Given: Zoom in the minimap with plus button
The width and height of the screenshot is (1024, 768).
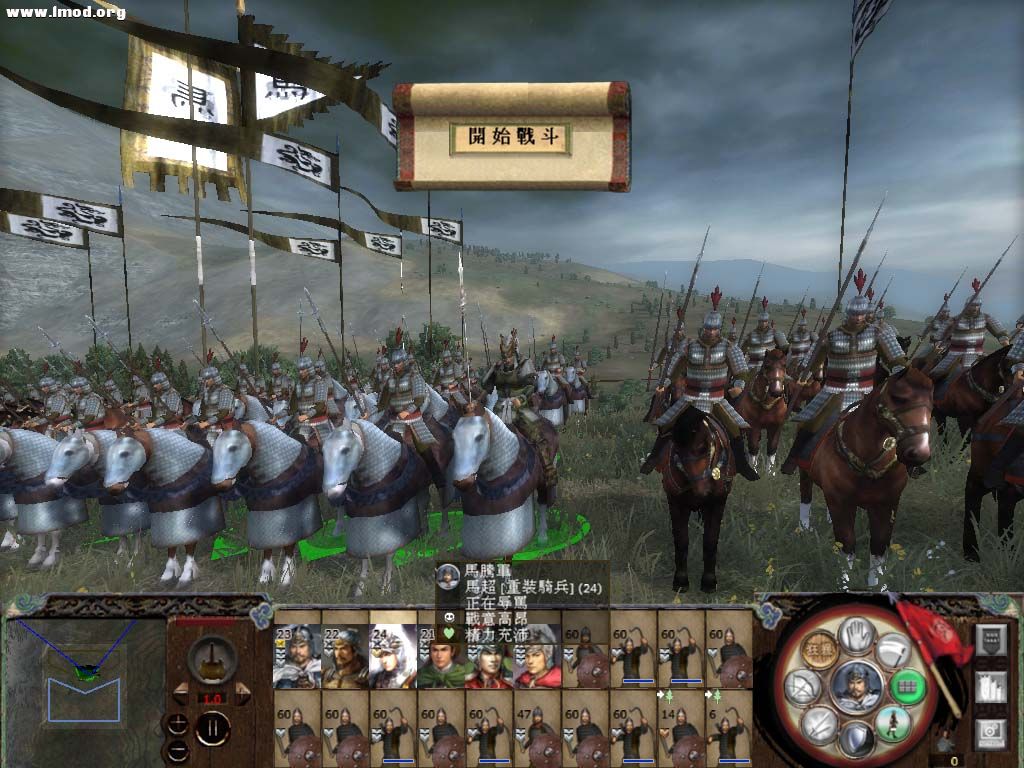Looking at the screenshot, I should (x=177, y=723).
